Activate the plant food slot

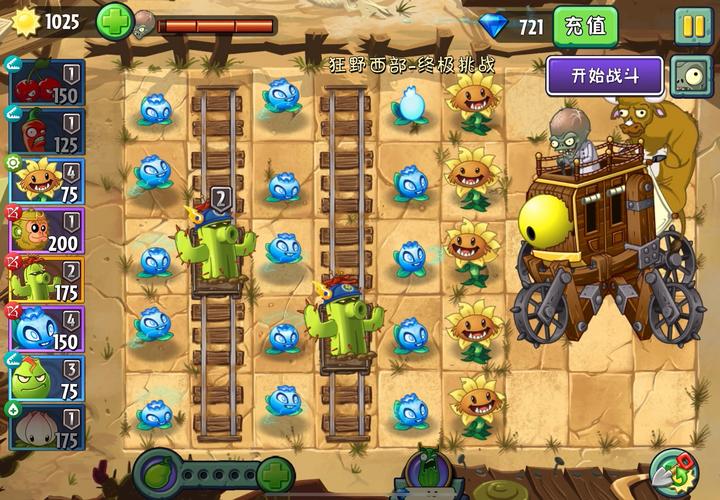pyautogui.click(x=158, y=472)
